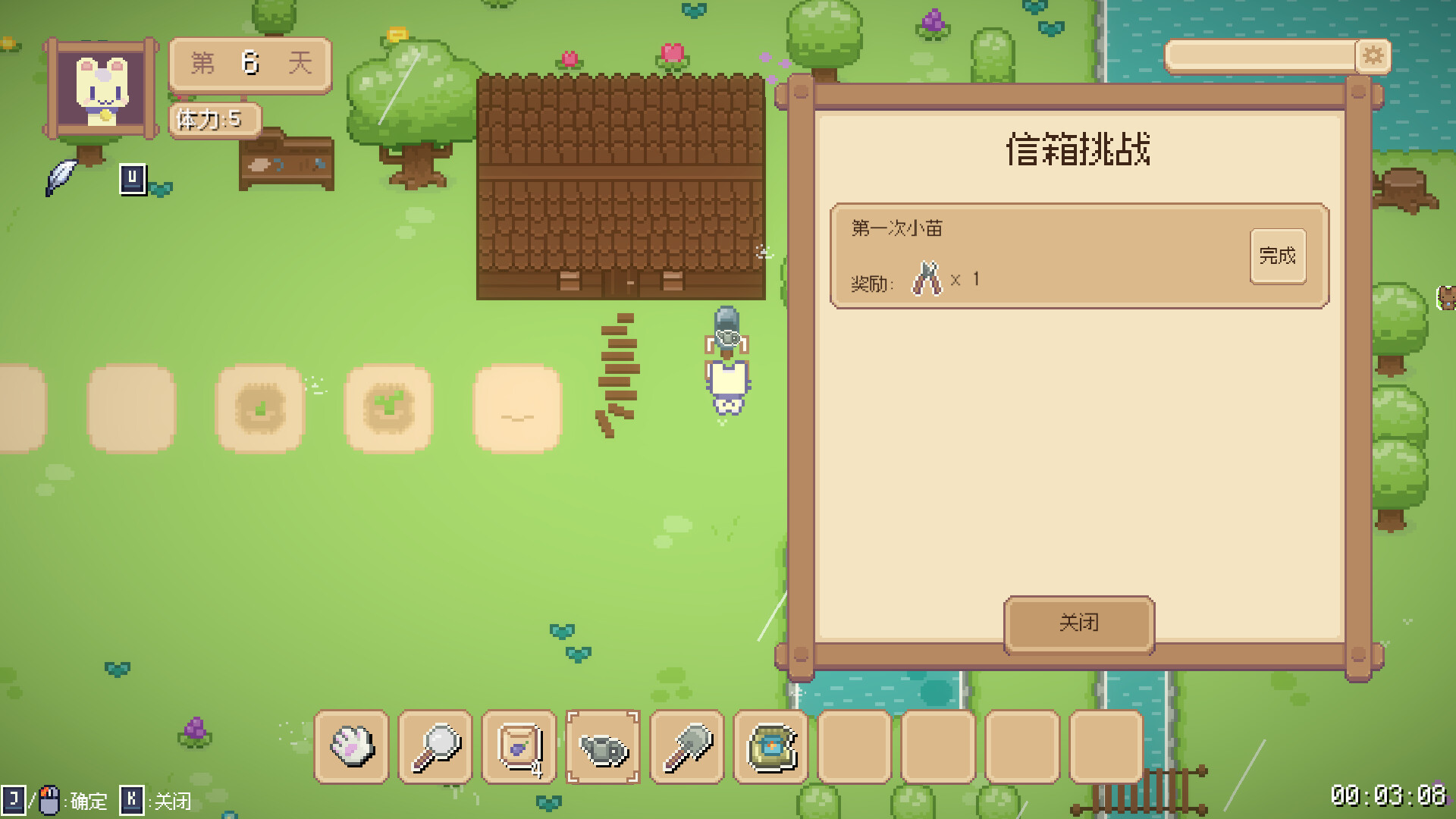The image size is (1456, 819).
Task: Select the magnifying glass tool
Action: (436, 747)
